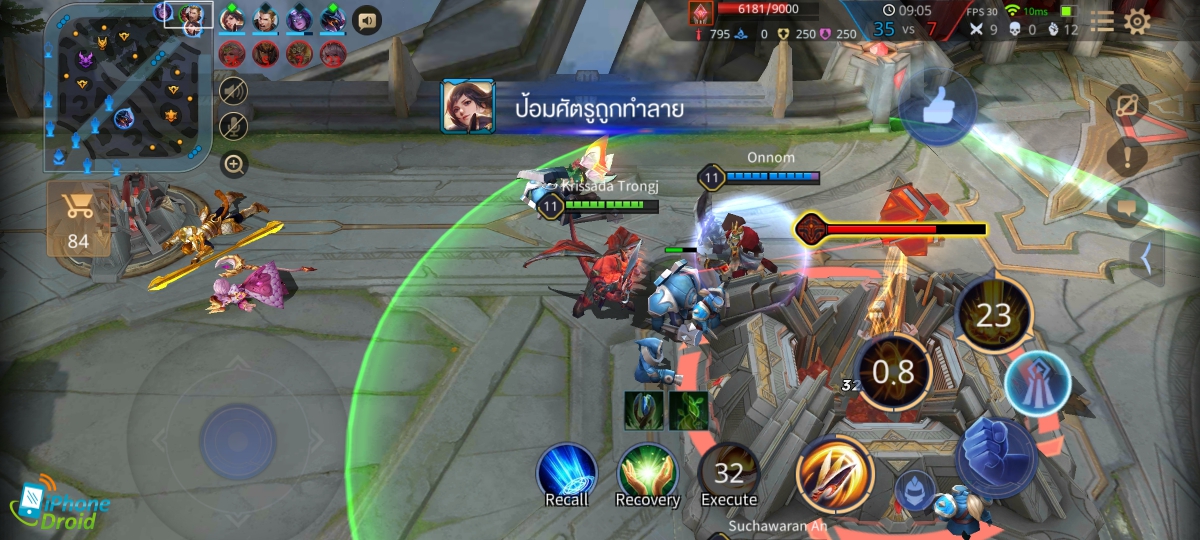Screen dimensions: 1200x540
Task: Select the ultimate skill showing 23 cooldown
Action: pos(993,317)
